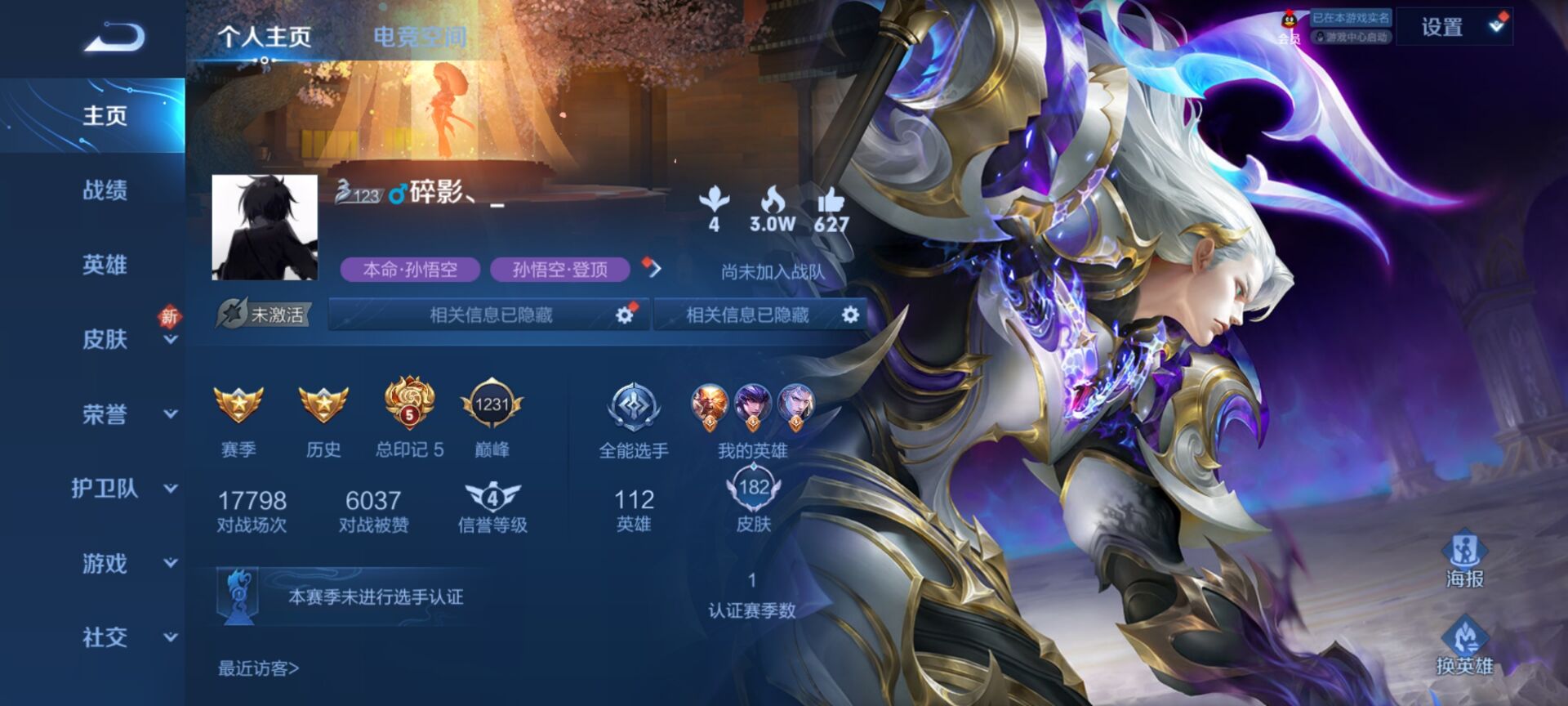The height and width of the screenshot is (706, 1568).
Task: Open the 英雄 sidebar section
Action: pos(105,265)
